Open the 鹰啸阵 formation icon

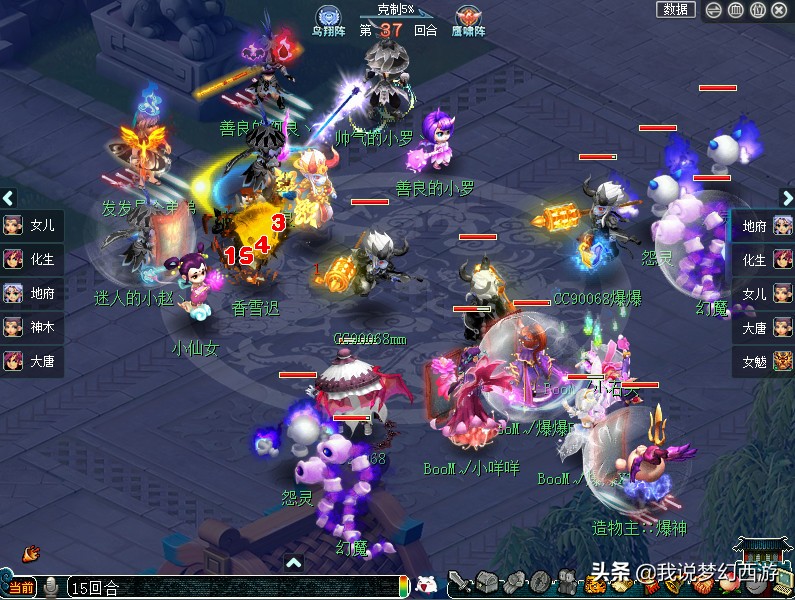[x=468, y=17]
